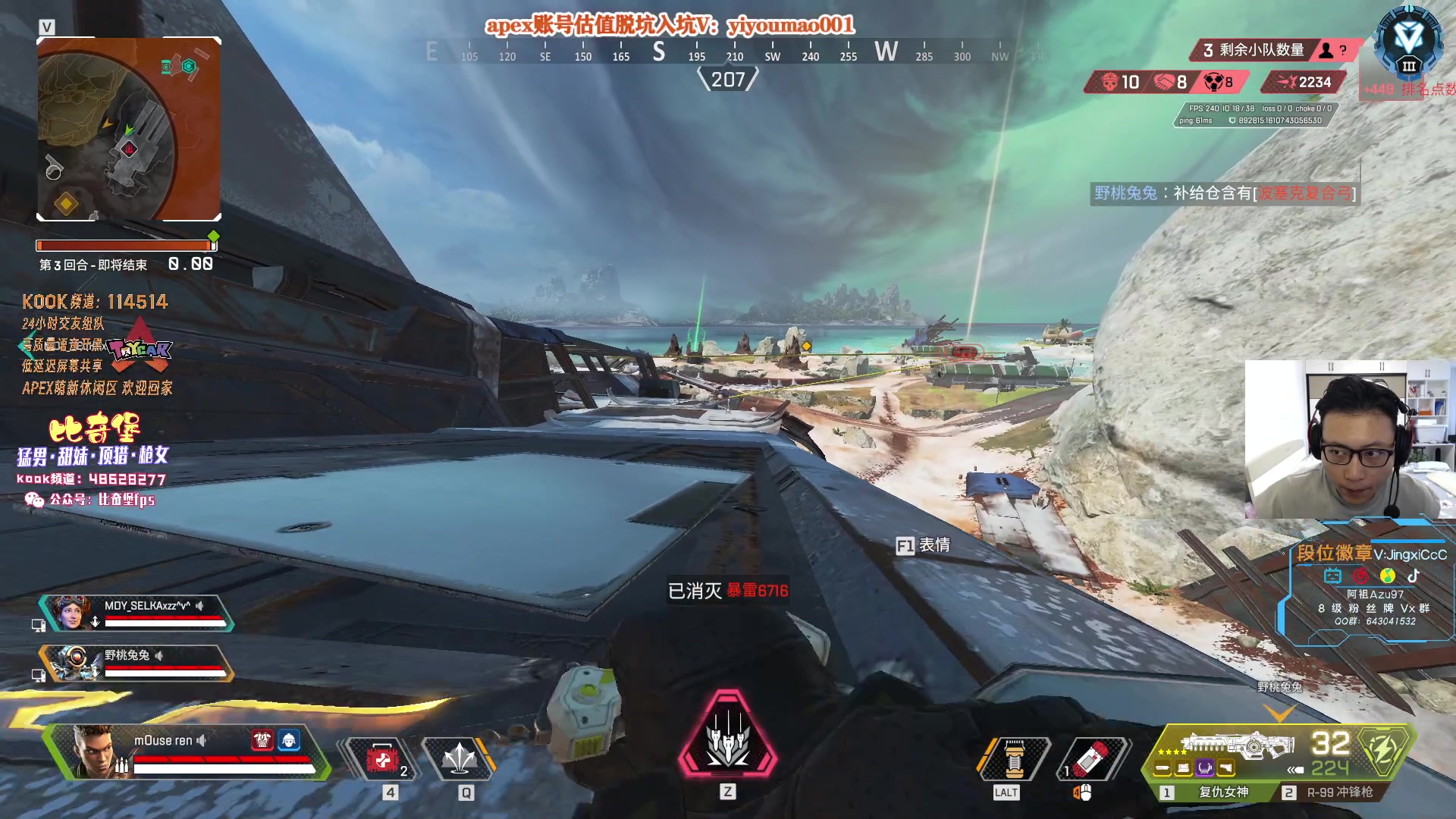1456x819 pixels.
Task: Select teammate MDY_SELKAxzz's squad banner
Action: pos(136,613)
